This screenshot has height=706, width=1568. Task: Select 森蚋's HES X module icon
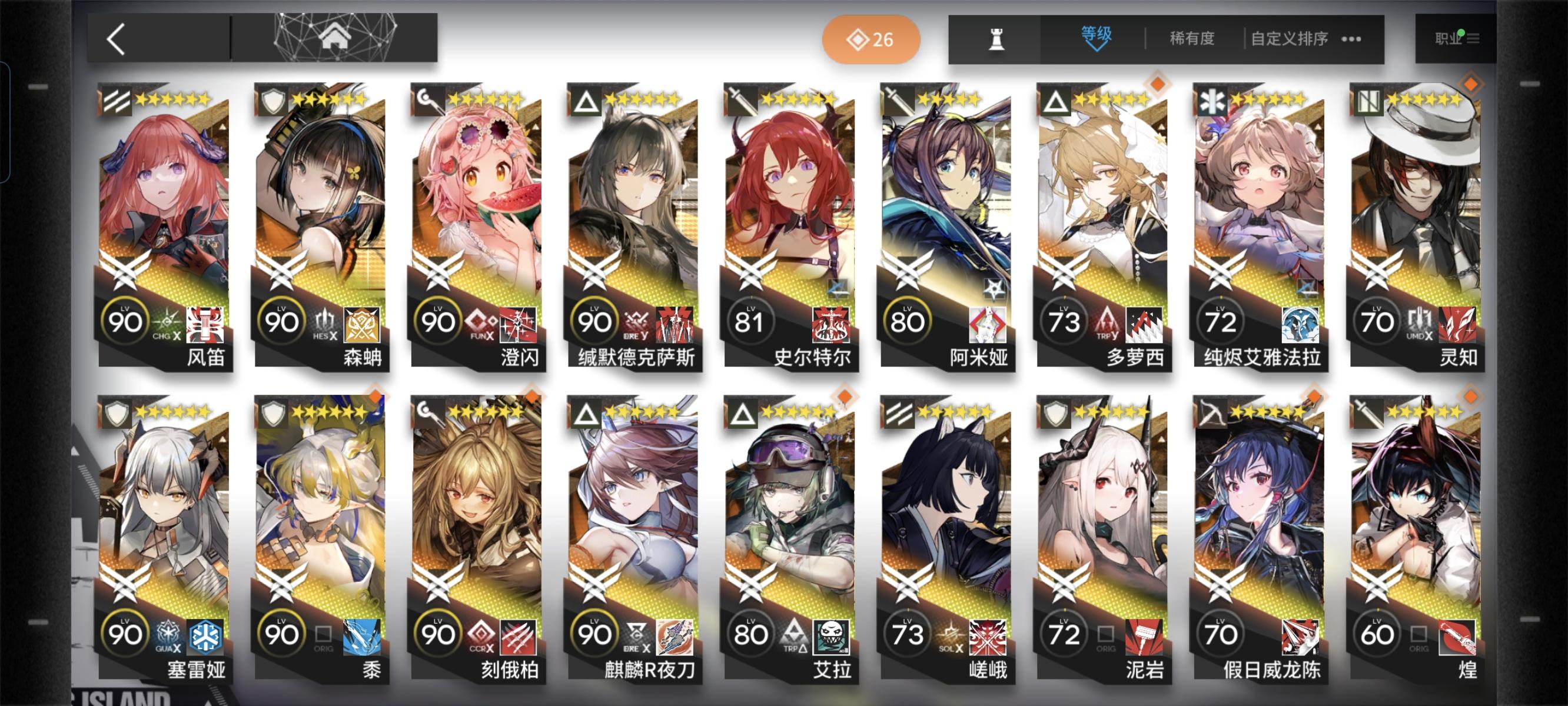click(323, 323)
